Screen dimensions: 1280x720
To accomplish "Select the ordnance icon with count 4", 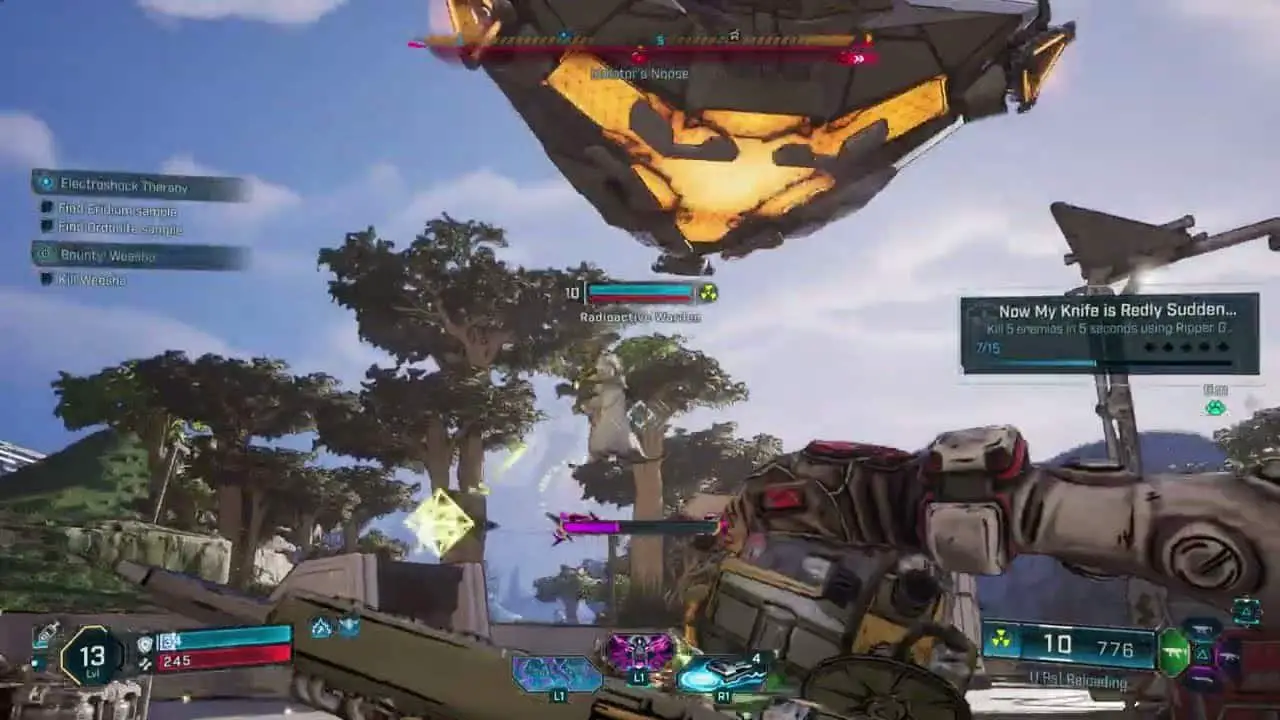I will [720, 672].
